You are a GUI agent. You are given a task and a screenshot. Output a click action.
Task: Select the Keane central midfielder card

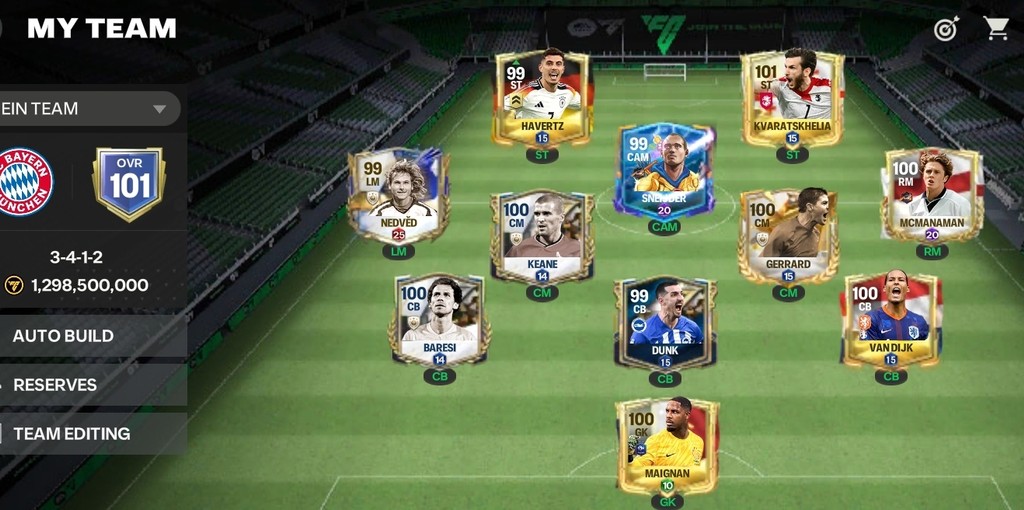[542, 237]
